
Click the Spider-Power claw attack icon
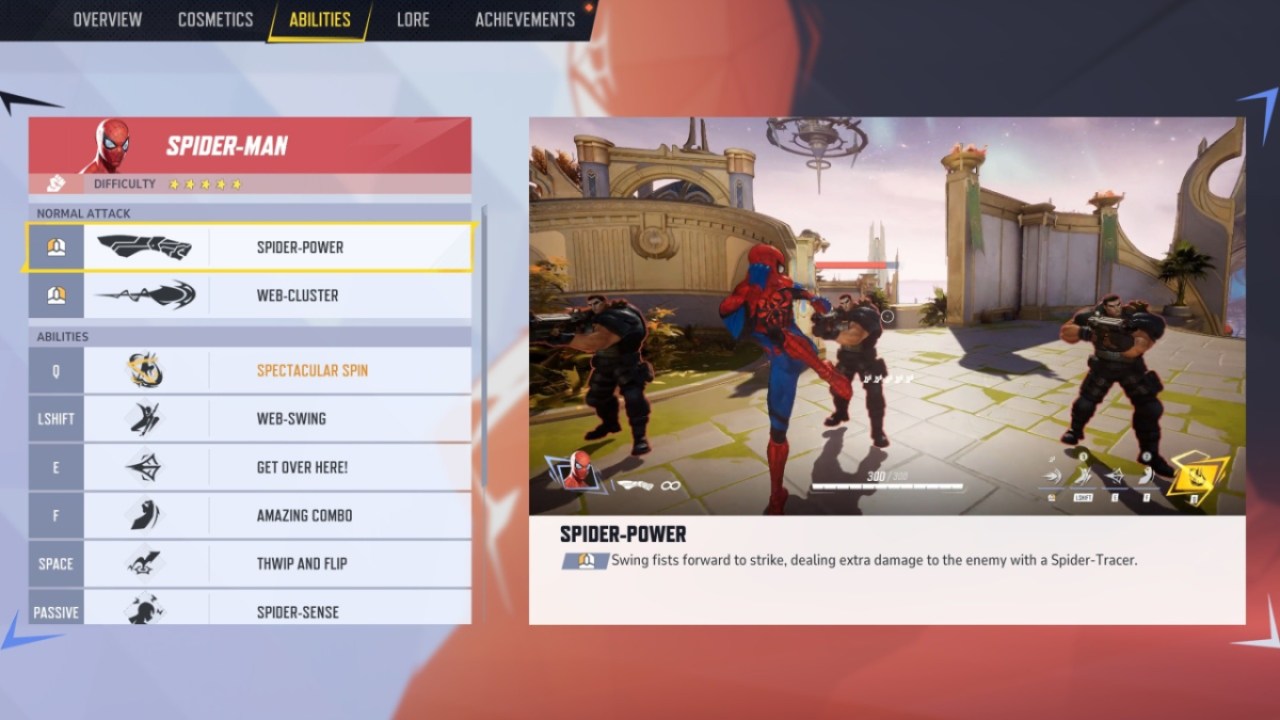pyautogui.click(x=146, y=246)
